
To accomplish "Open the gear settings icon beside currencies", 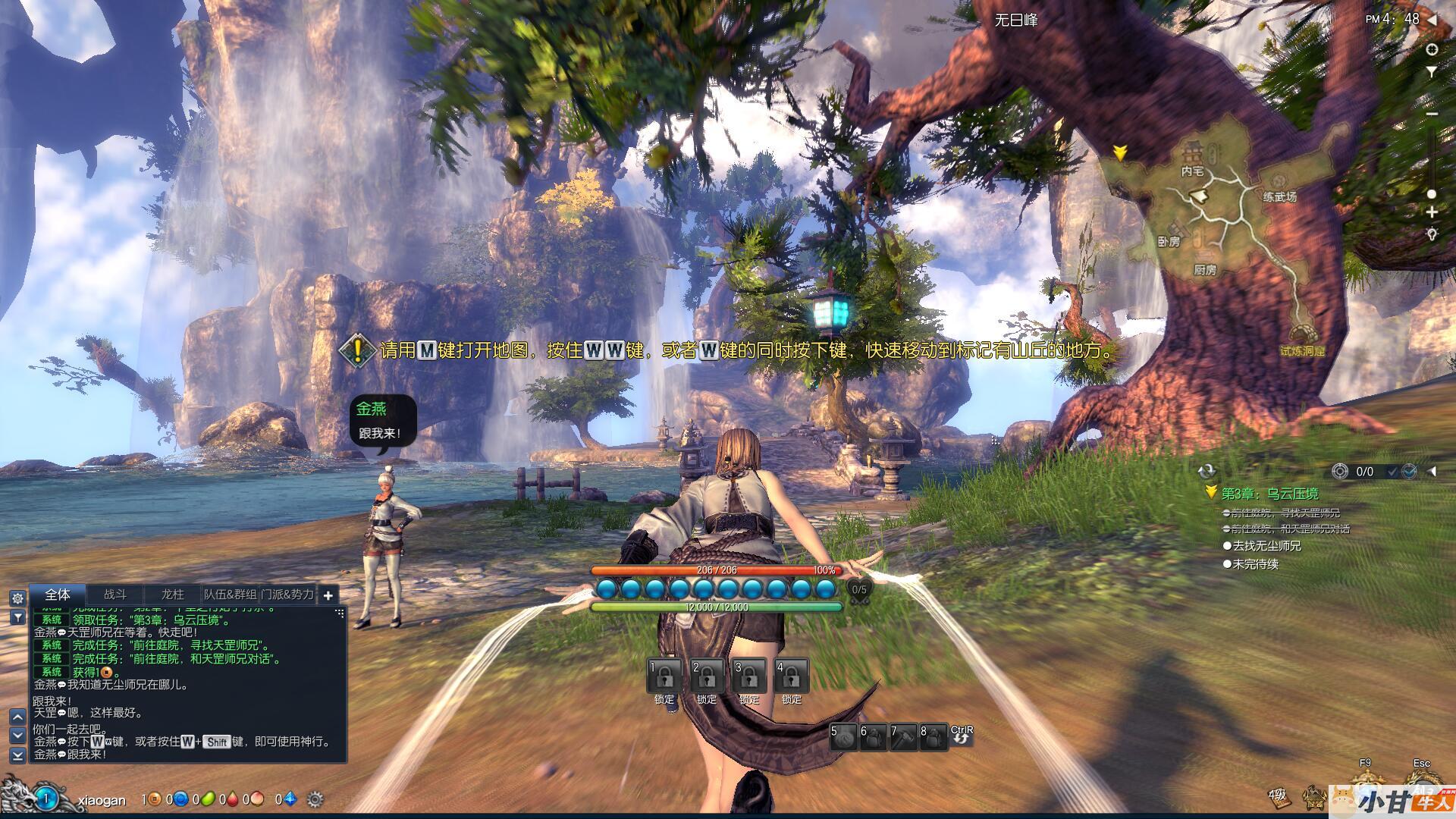I will (x=315, y=799).
